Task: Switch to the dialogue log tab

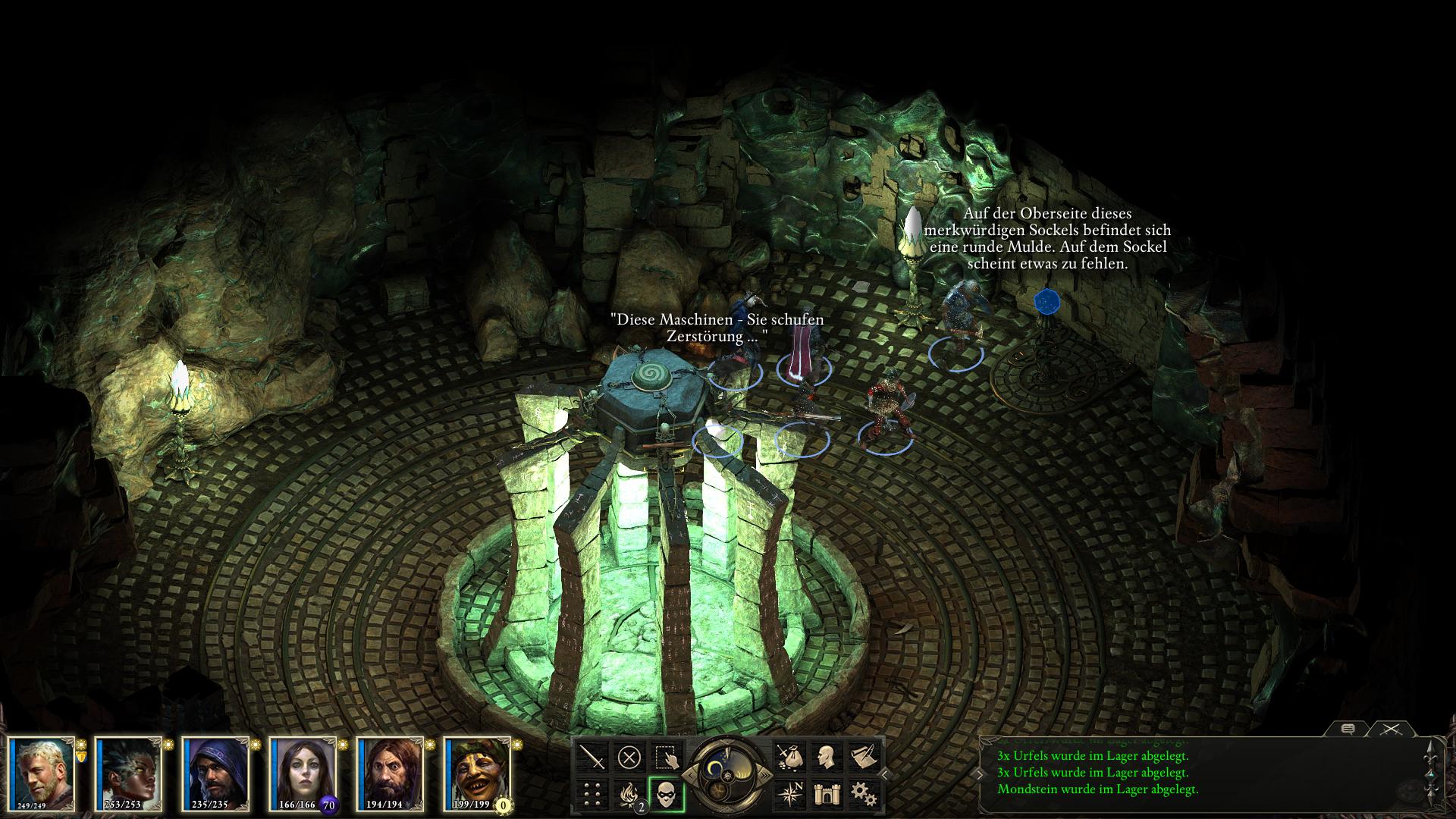Action: click(x=1348, y=729)
